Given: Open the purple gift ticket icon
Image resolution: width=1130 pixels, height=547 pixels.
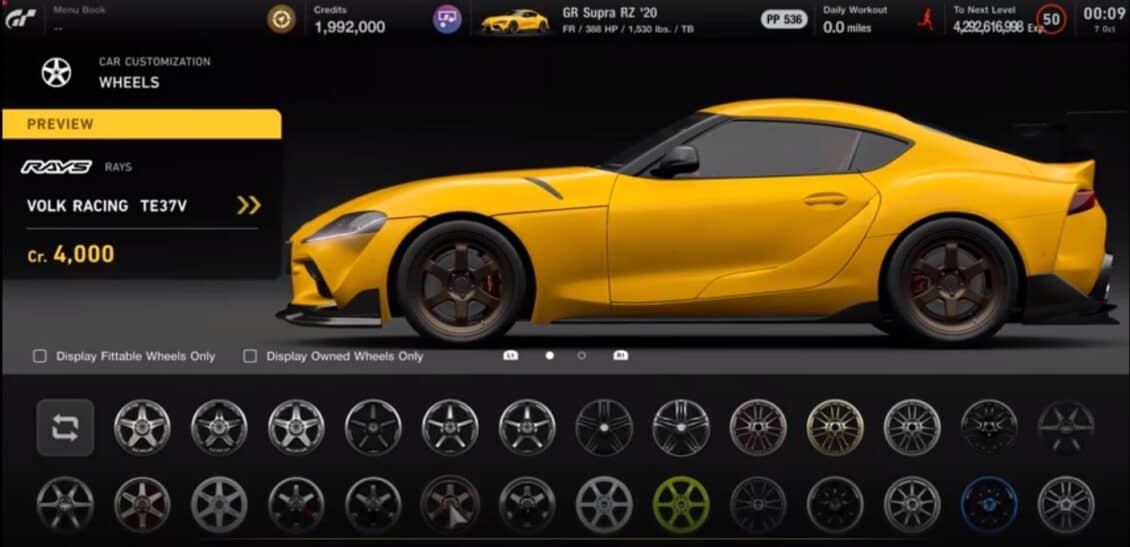Looking at the screenshot, I should [x=447, y=19].
